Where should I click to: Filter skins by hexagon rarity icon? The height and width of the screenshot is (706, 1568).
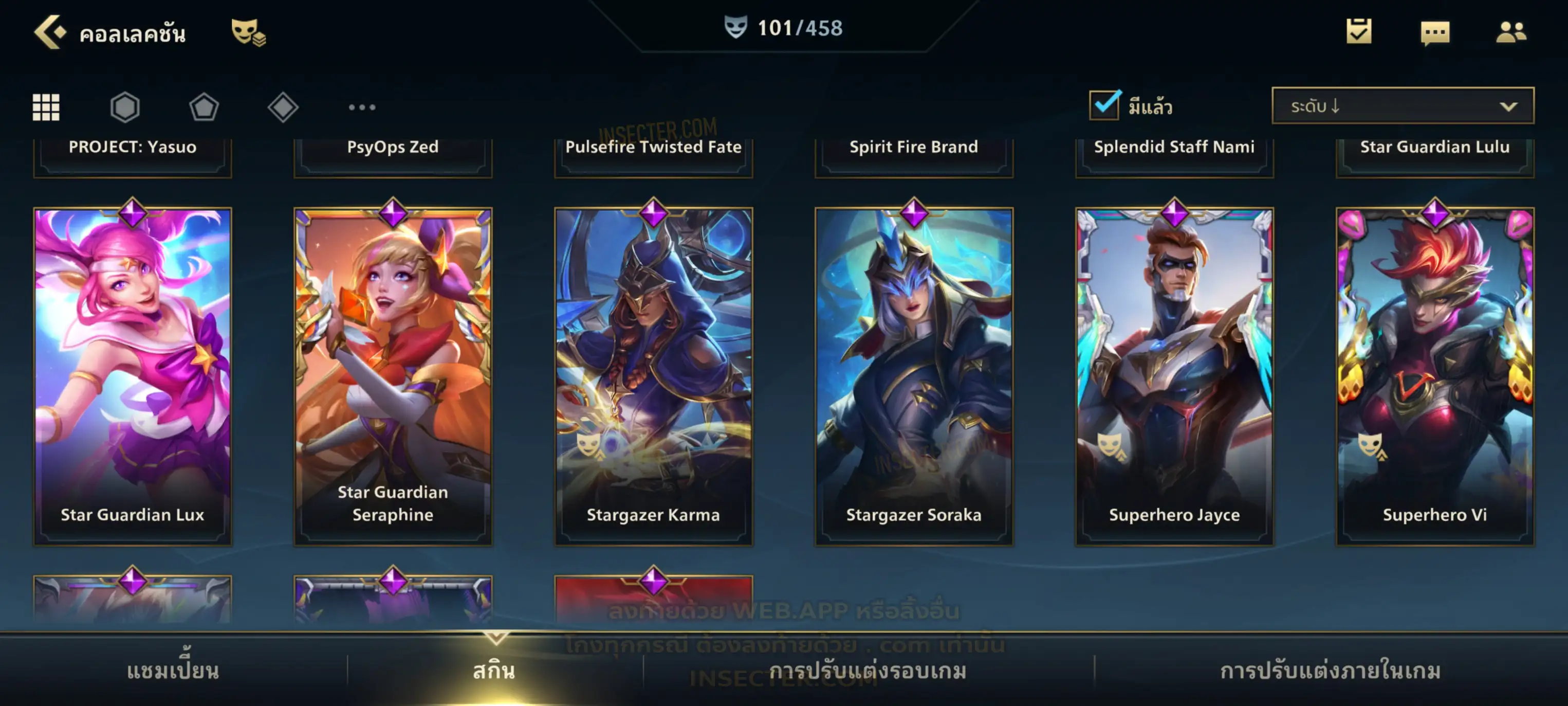point(125,107)
